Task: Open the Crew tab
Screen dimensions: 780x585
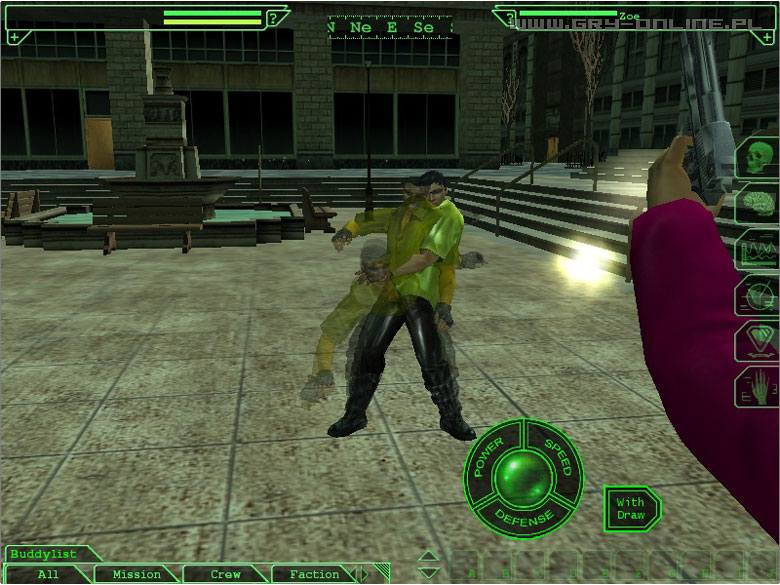Action: click(x=226, y=575)
